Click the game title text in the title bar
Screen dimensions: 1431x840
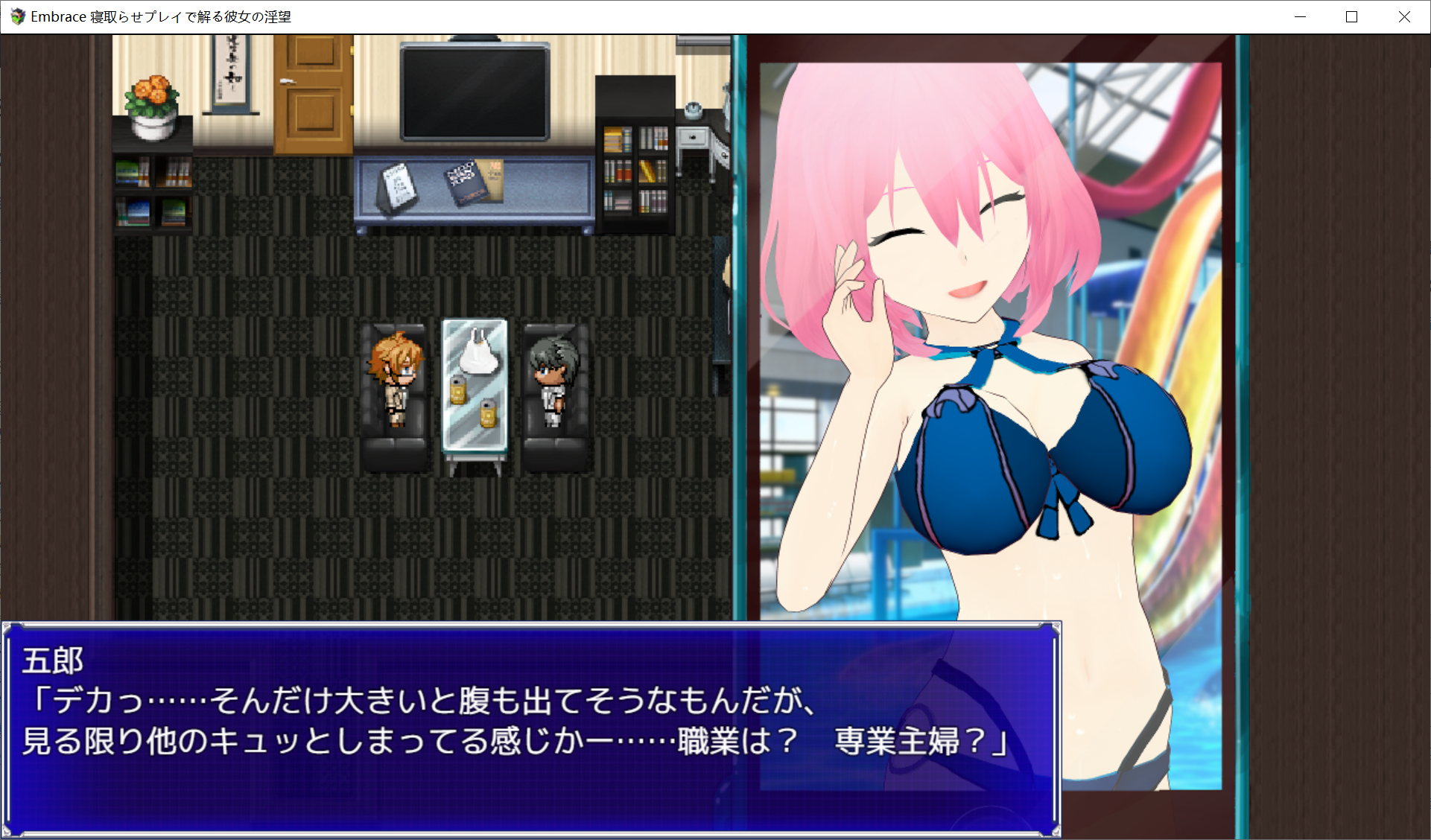click(160, 16)
